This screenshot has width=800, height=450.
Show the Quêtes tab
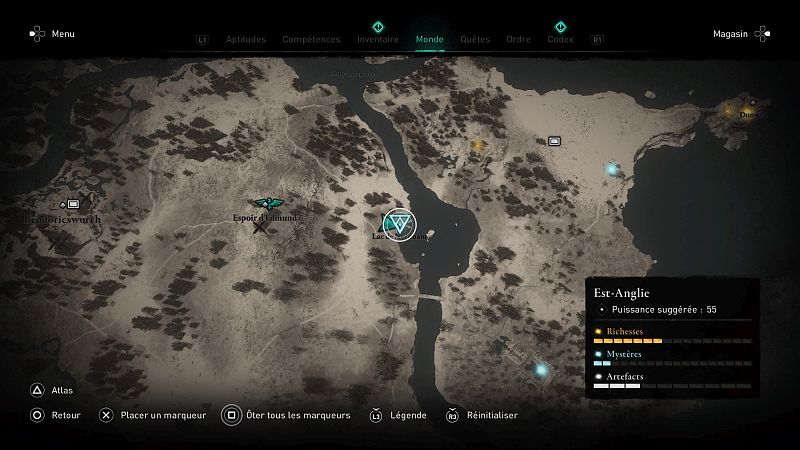475,40
